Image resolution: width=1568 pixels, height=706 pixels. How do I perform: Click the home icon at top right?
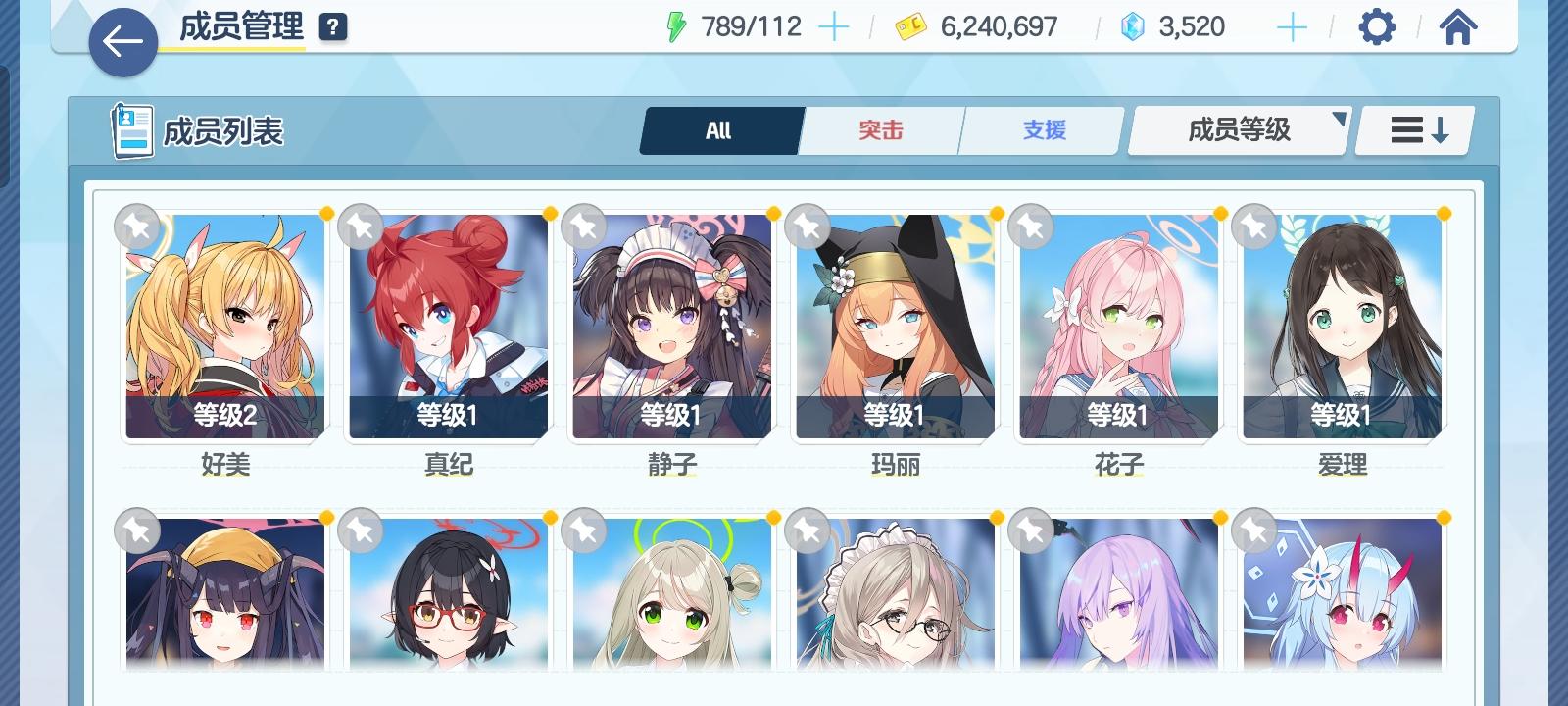[x=1459, y=26]
